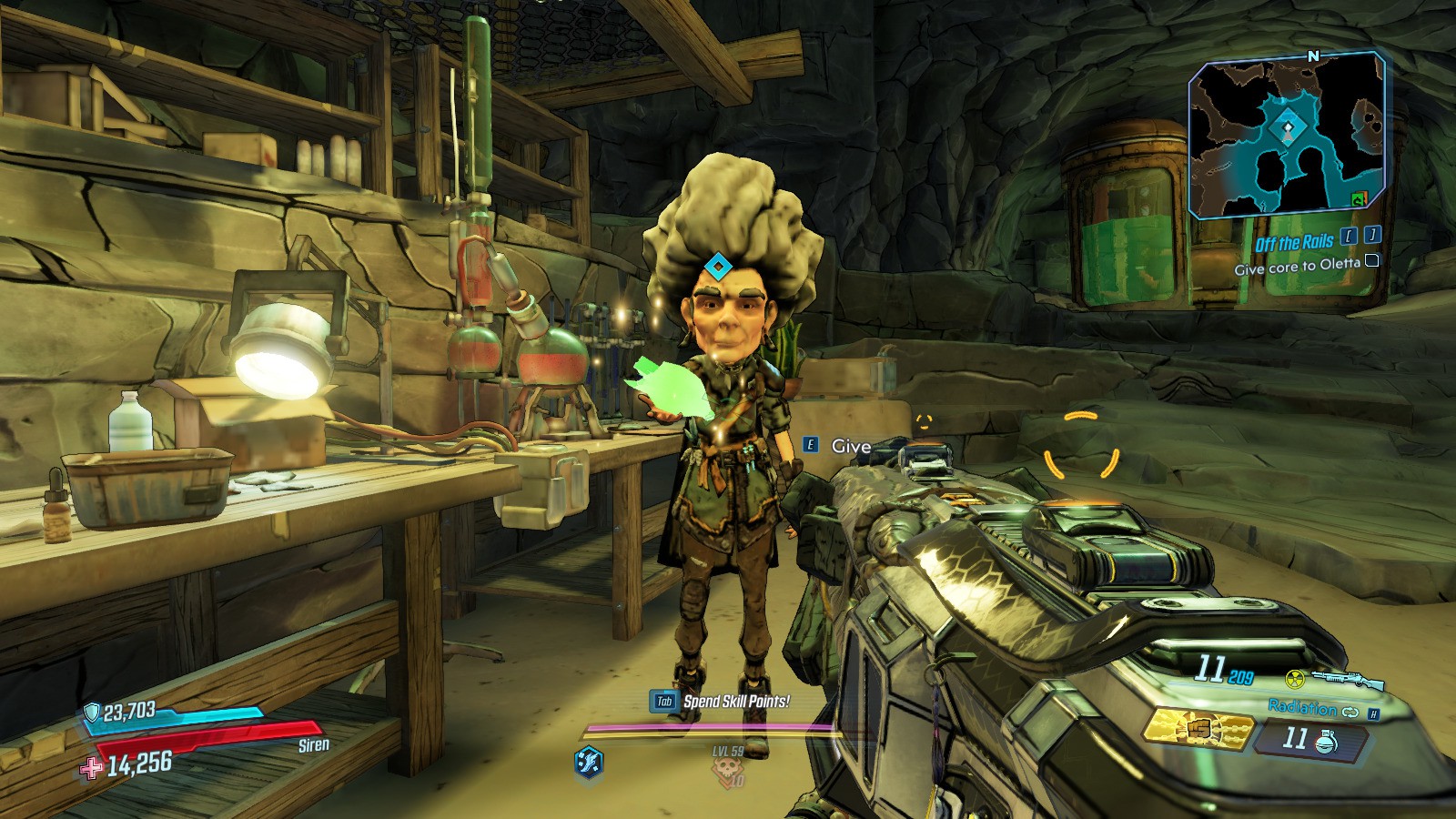The image size is (1456, 819).
Task: Open the minimap in the corner
Action: tap(1288, 136)
